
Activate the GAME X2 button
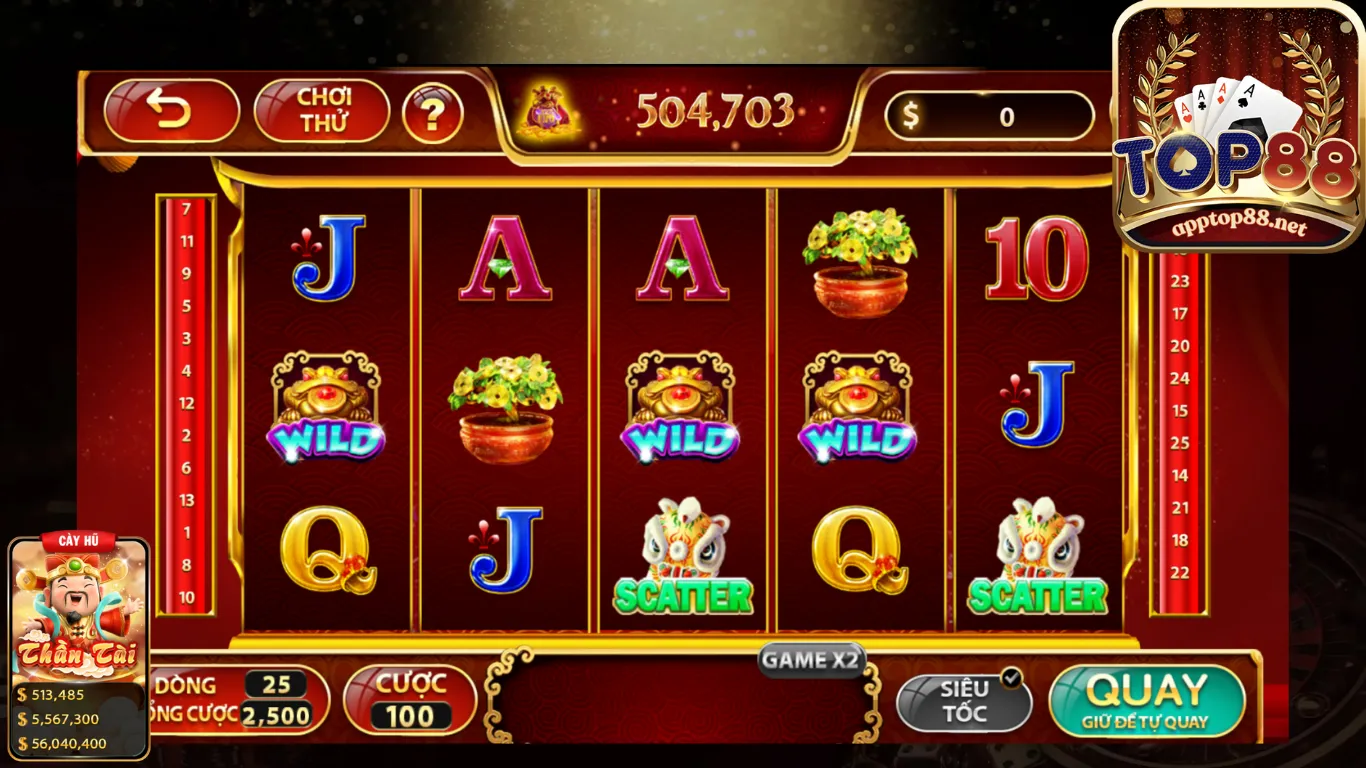[811, 660]
